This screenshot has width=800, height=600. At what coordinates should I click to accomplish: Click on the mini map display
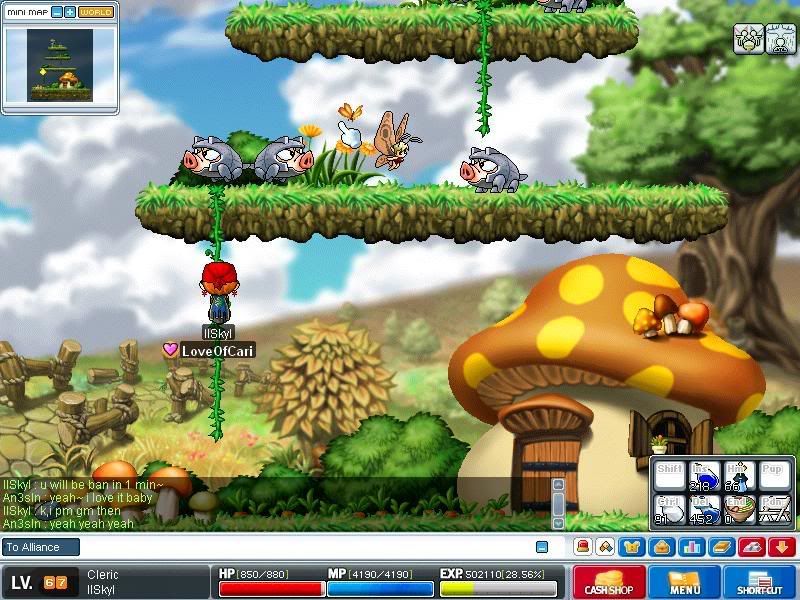point(59,64)
